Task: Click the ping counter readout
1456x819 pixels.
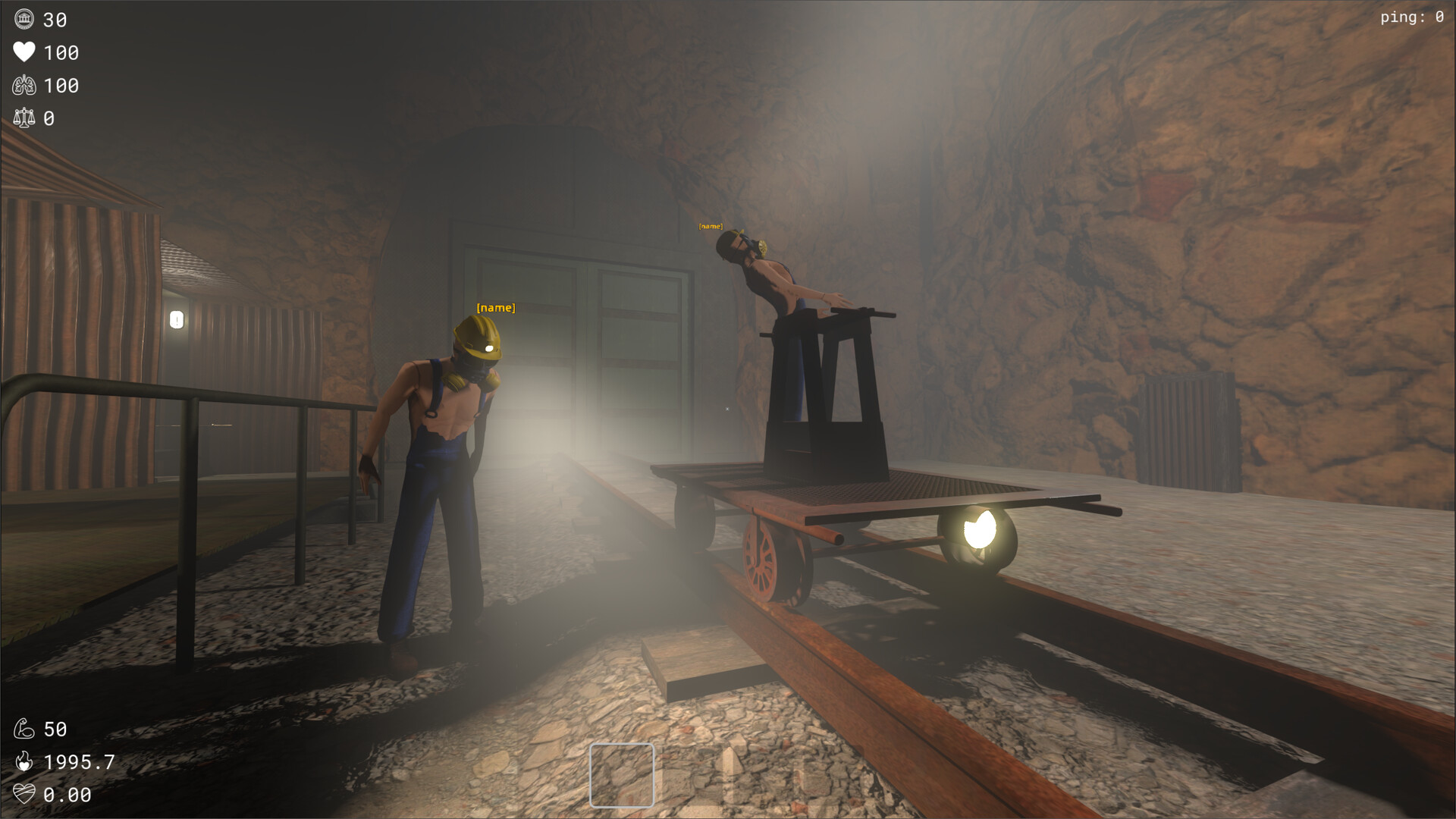Action: pyautogui.click(x=1412, y=17)
